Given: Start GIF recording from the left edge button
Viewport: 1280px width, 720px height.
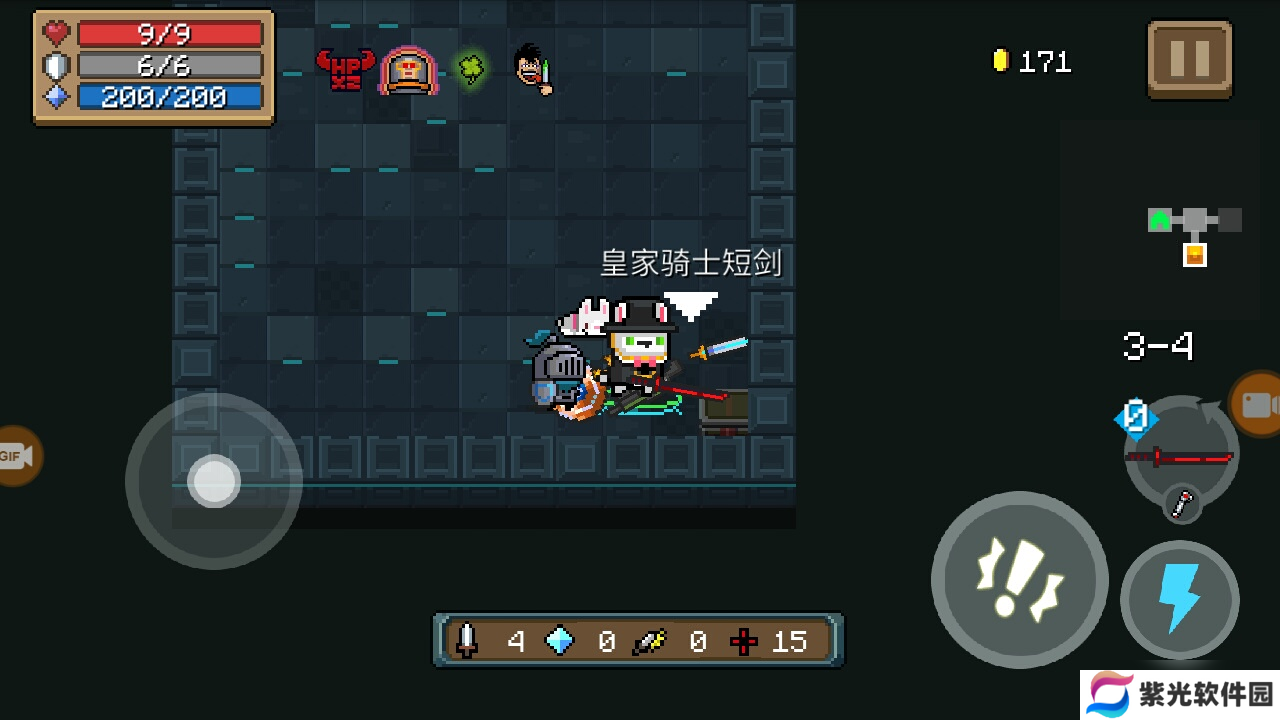Looking at the screenshot, I should (16, 456).
